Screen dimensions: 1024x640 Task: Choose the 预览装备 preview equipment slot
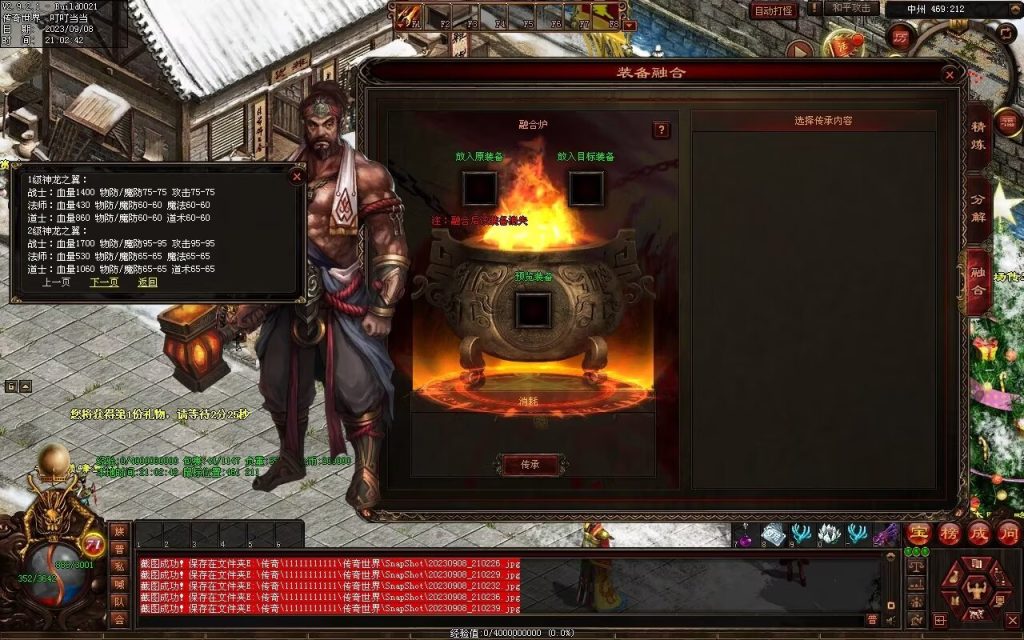[533, 310]
